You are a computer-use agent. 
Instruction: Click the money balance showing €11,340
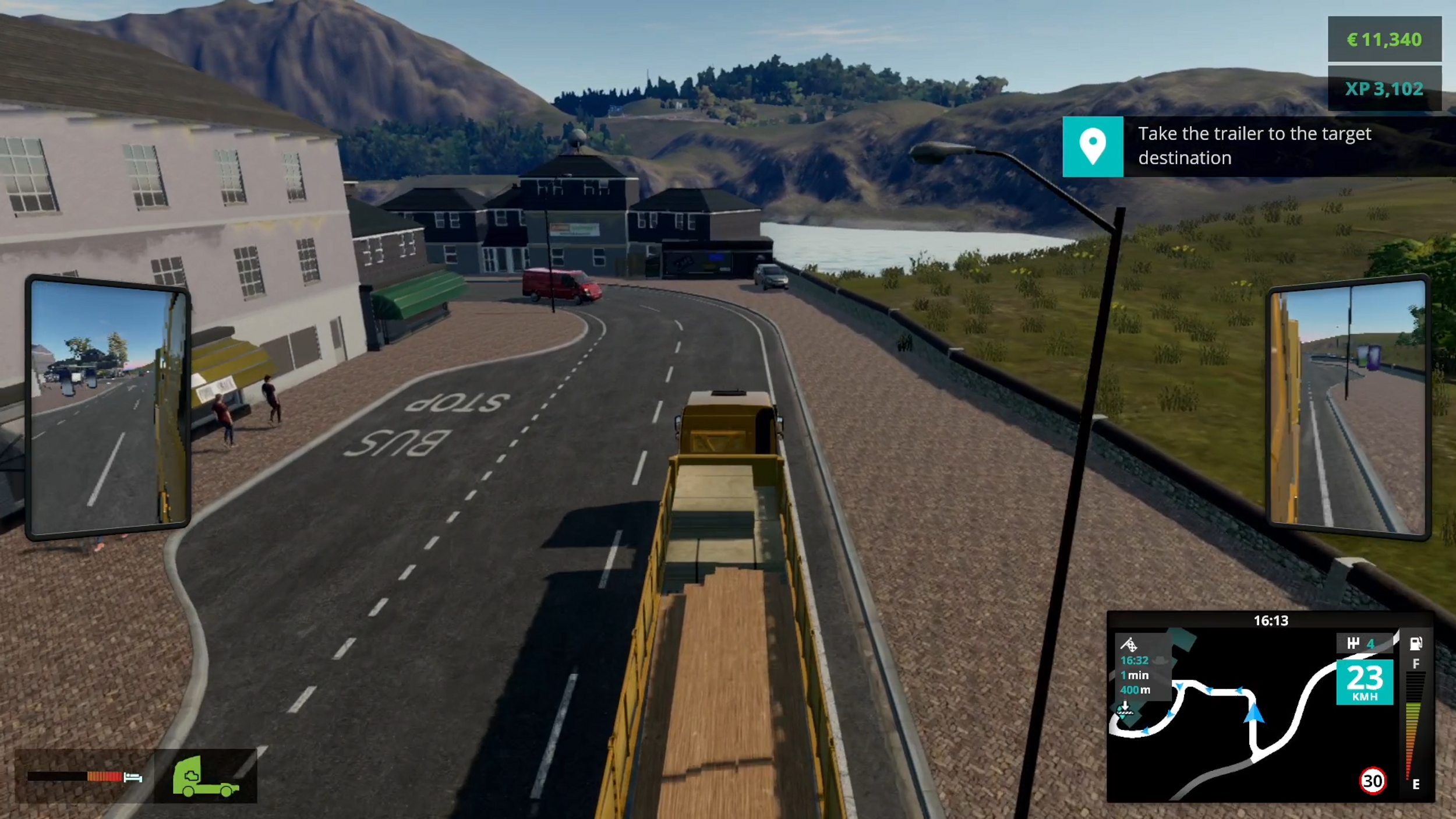click(x=1385, y=40)
